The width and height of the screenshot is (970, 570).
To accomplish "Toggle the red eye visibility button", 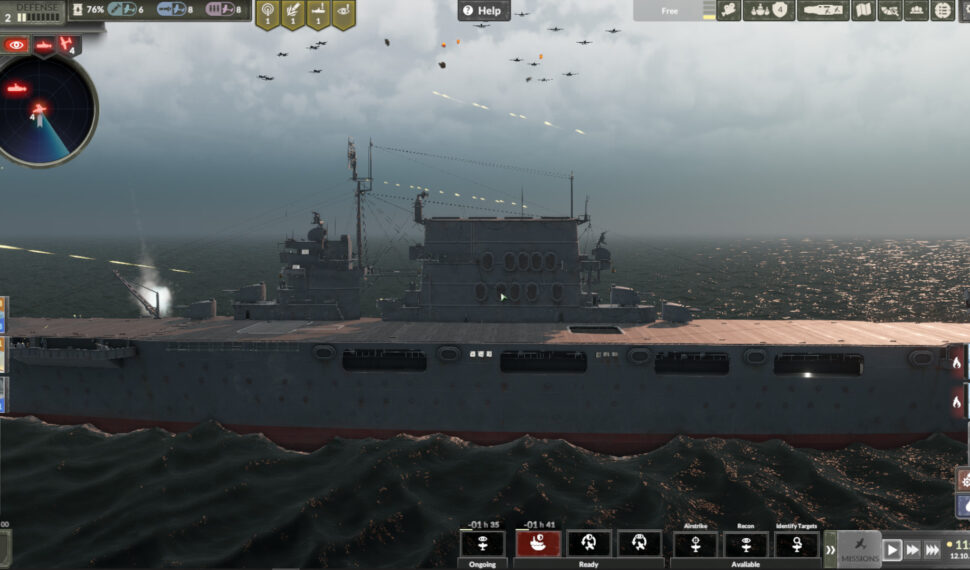I will [x=16, y=45].
